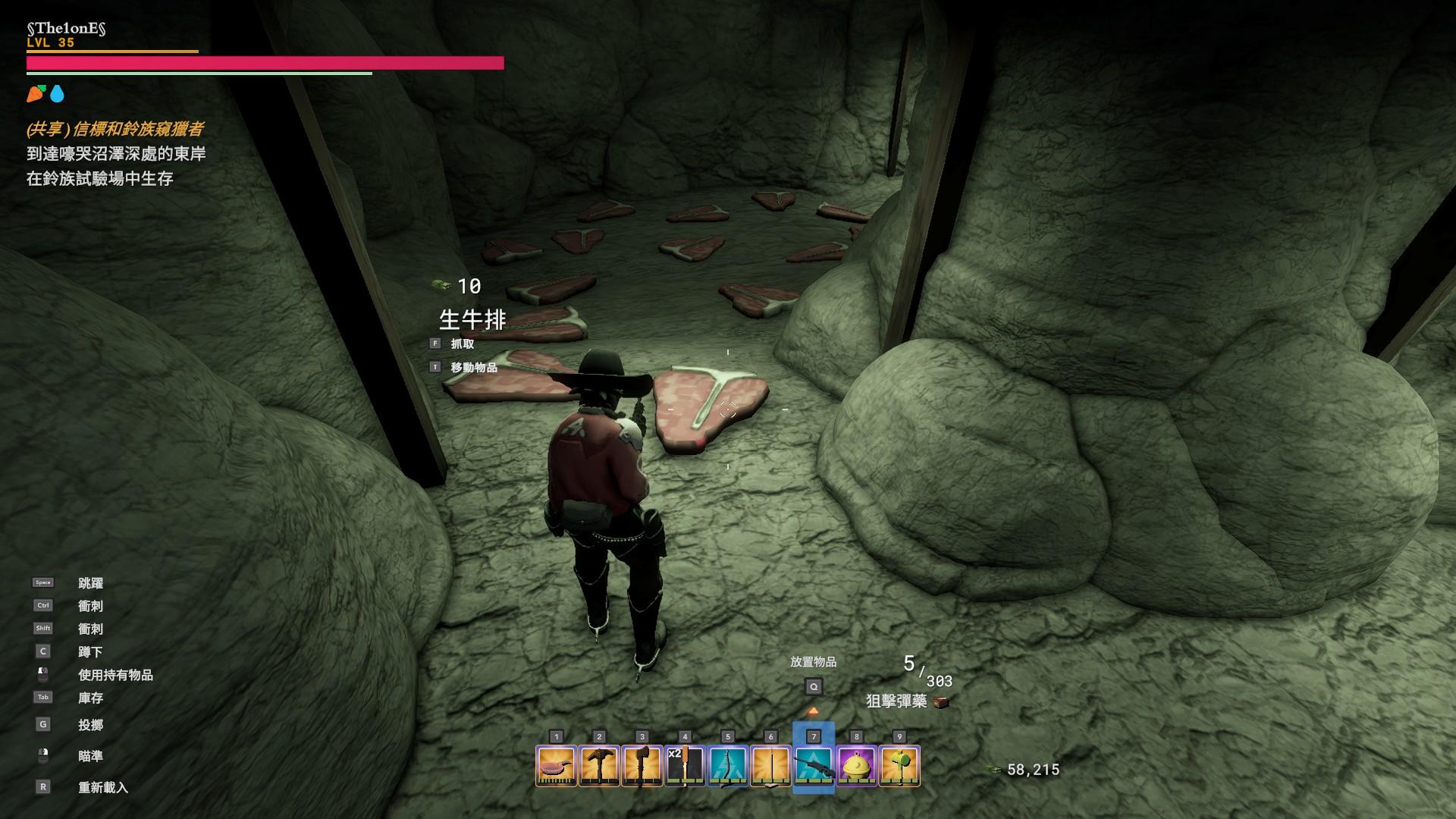Click the cash balance money icon
This screenshot has height=819, width=1456.
click(993, 770)
